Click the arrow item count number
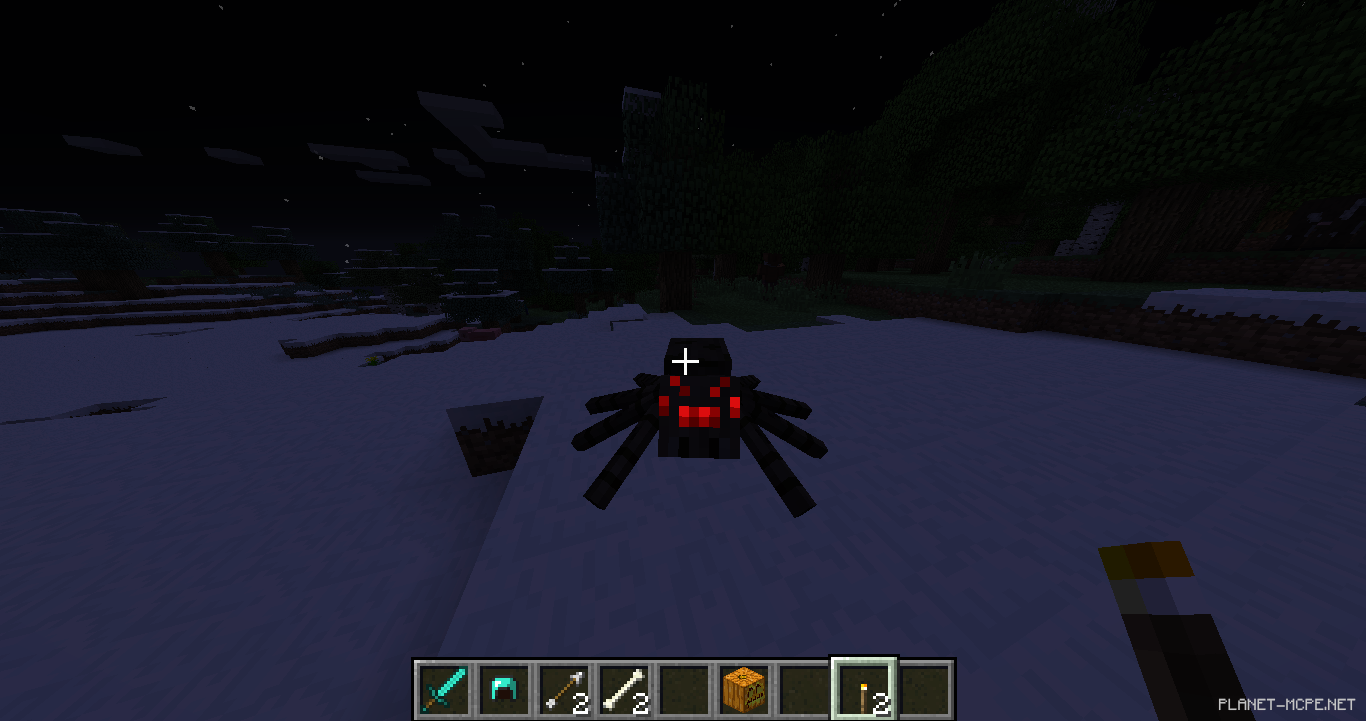 [x=580, y=701]
